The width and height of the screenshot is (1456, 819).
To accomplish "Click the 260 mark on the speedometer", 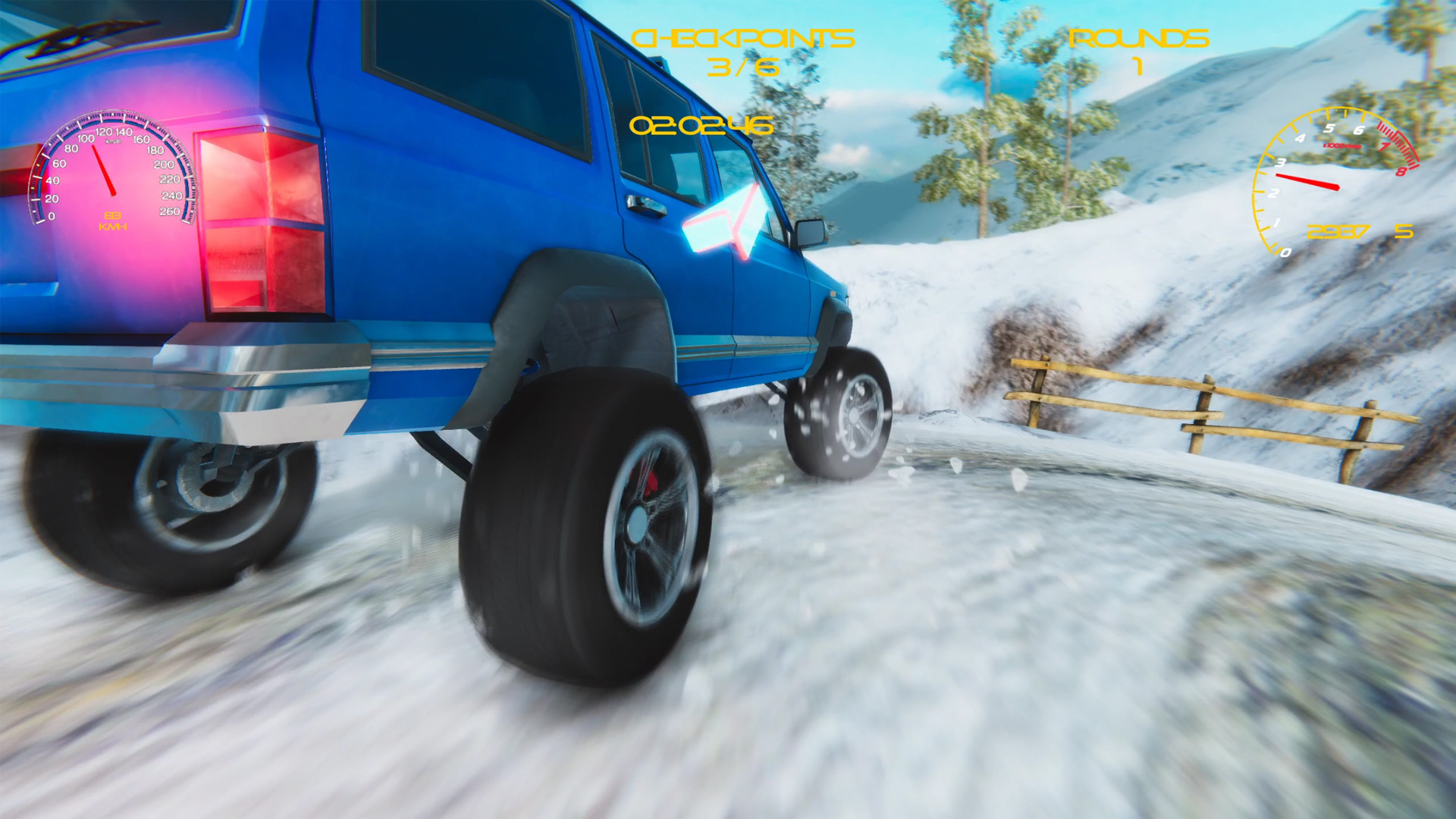I will (x=170, y=211).
